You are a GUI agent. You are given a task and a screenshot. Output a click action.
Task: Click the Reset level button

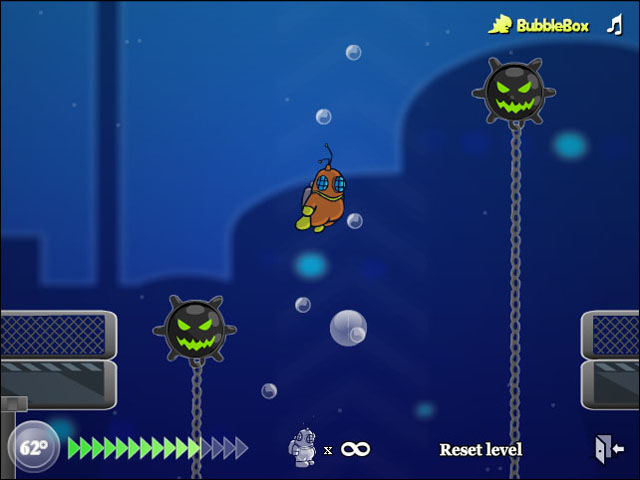coord(480,450)
